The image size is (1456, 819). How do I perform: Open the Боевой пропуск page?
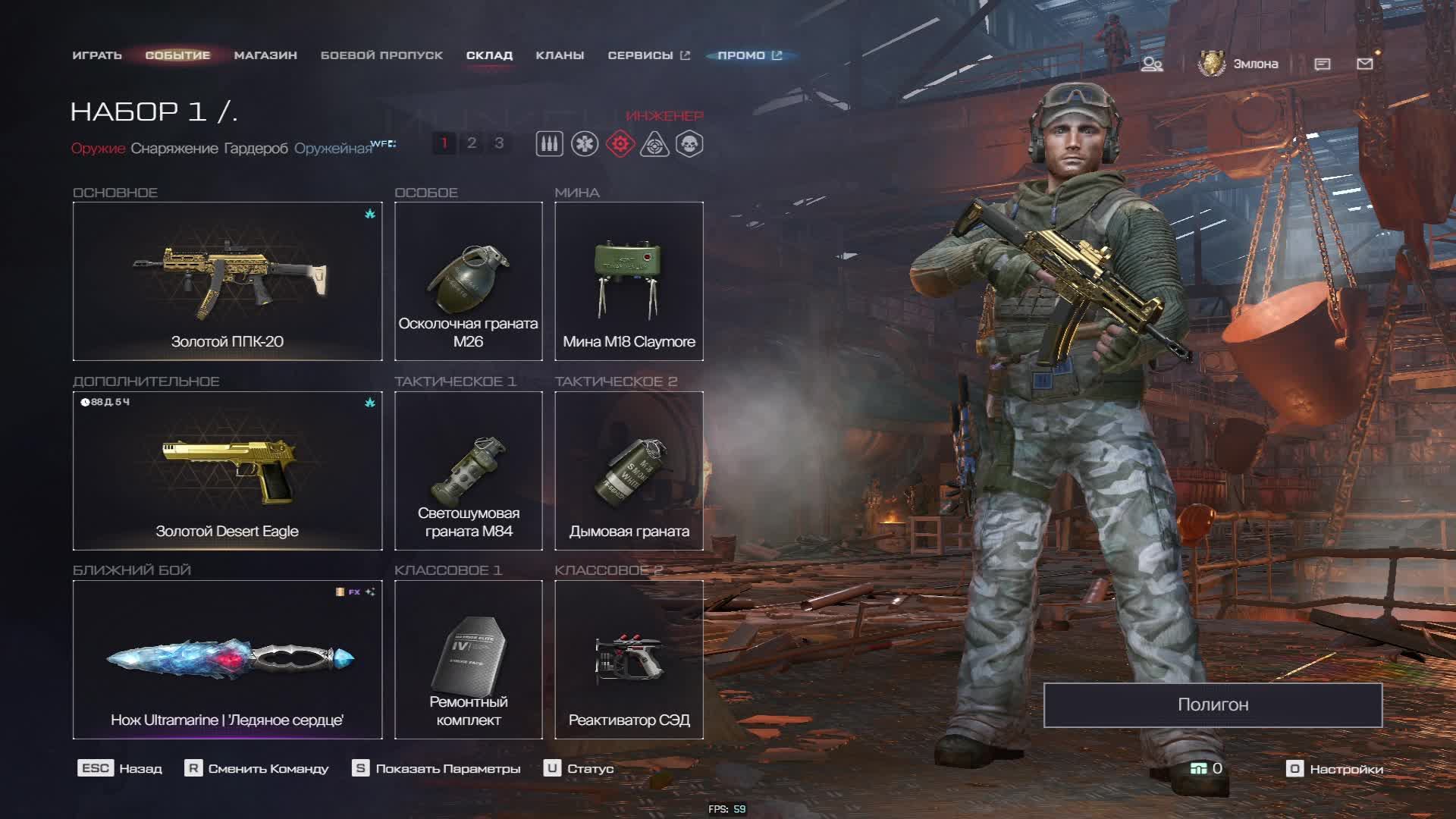tap(381, 55)
